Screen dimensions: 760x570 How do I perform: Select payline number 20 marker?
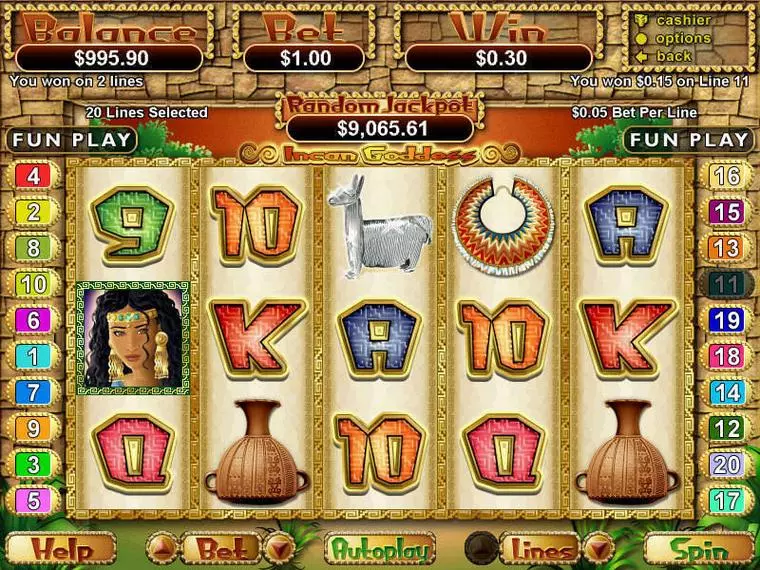click(727, 464)
